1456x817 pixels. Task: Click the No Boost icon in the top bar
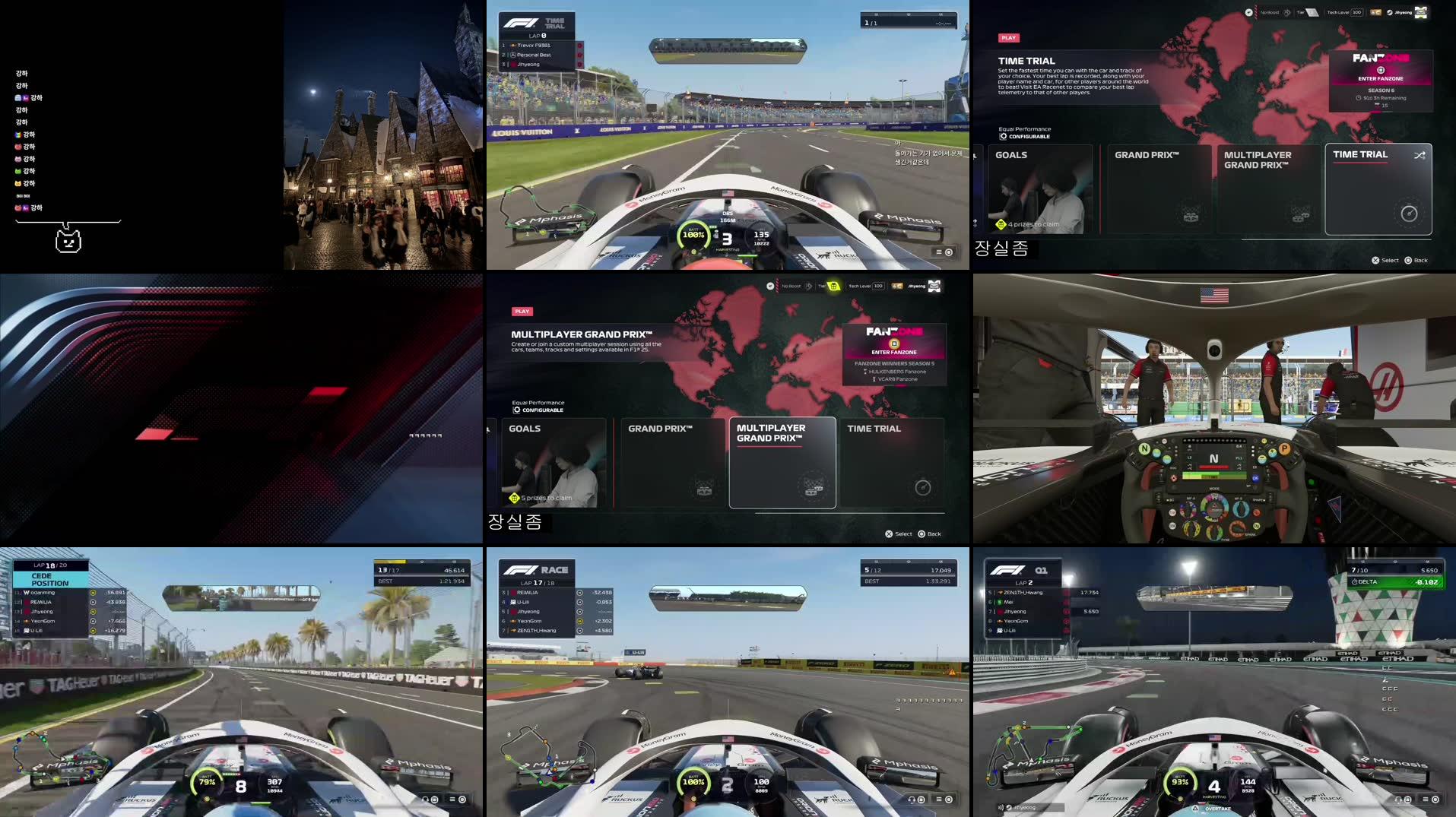tap(1287, 12)
